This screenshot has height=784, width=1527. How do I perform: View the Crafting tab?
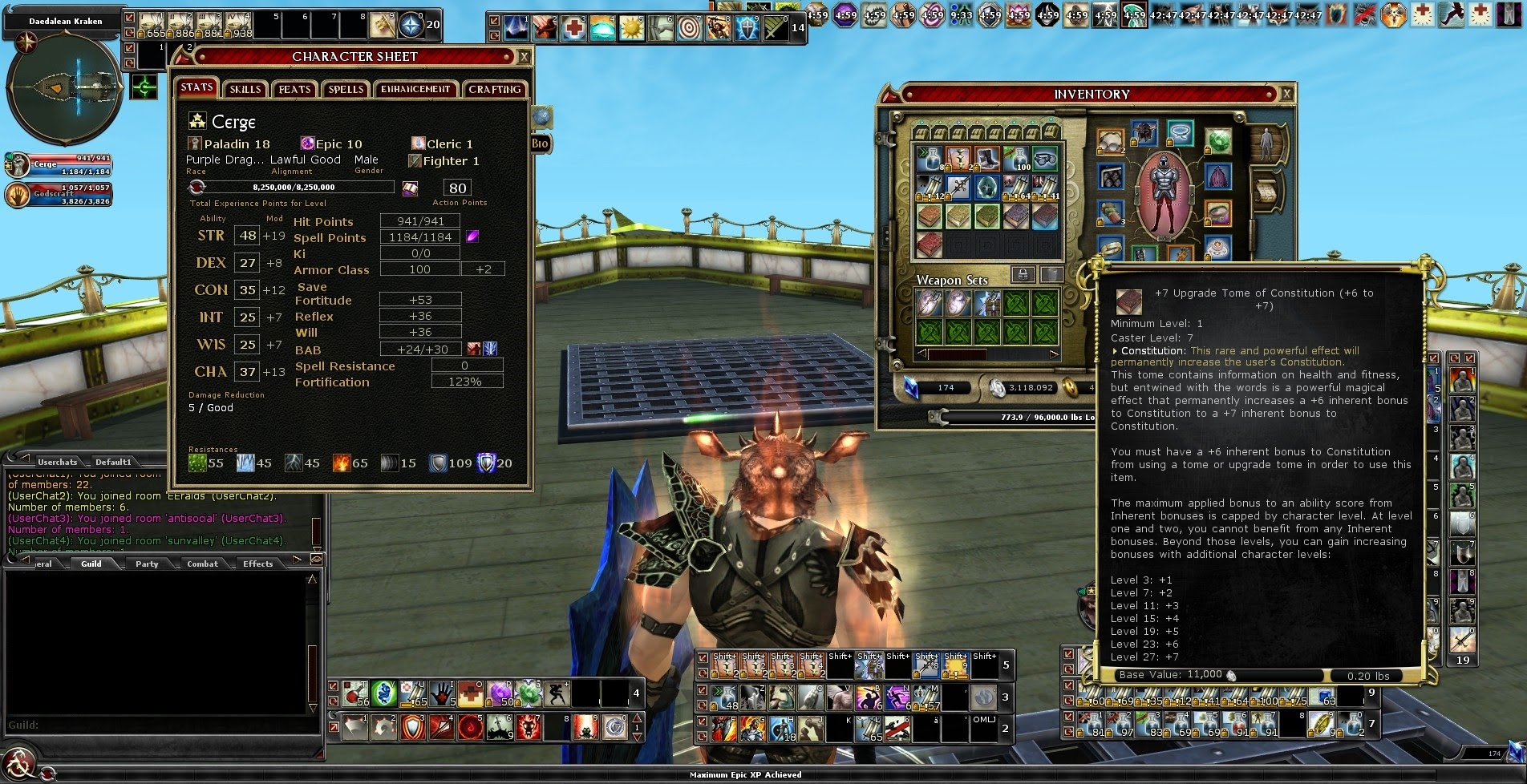tap(495, 89)
